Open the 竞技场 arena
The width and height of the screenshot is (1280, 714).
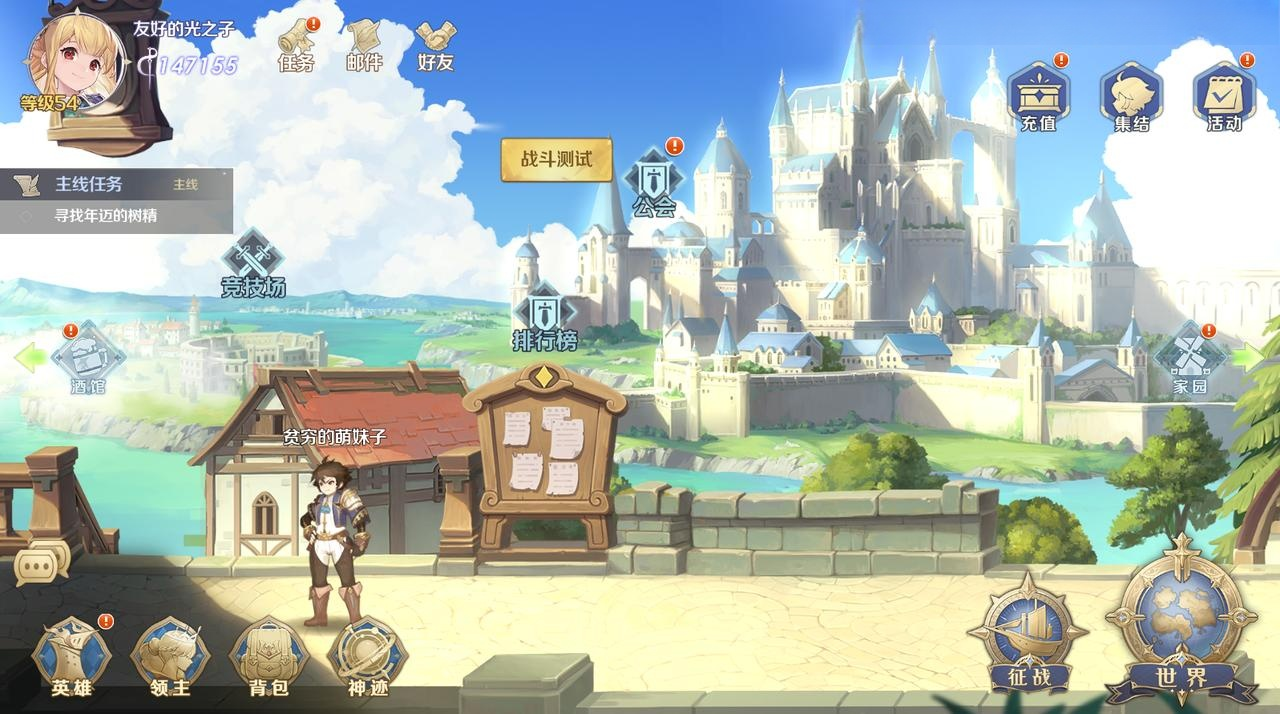[x=253, y=263]
